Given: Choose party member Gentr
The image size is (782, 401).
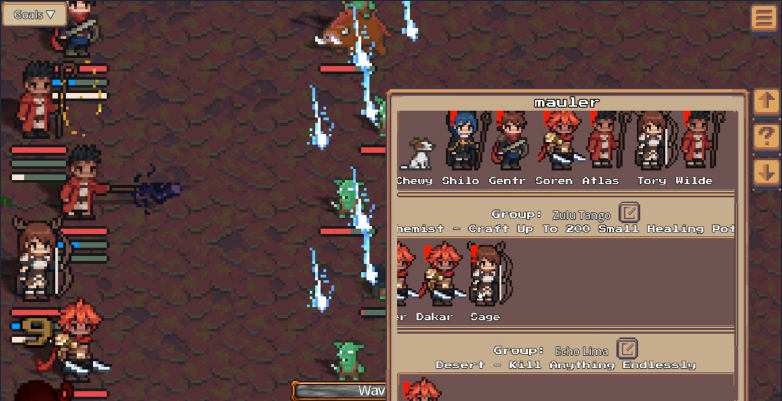Looking at the screenshot, I should pos(508,141).
